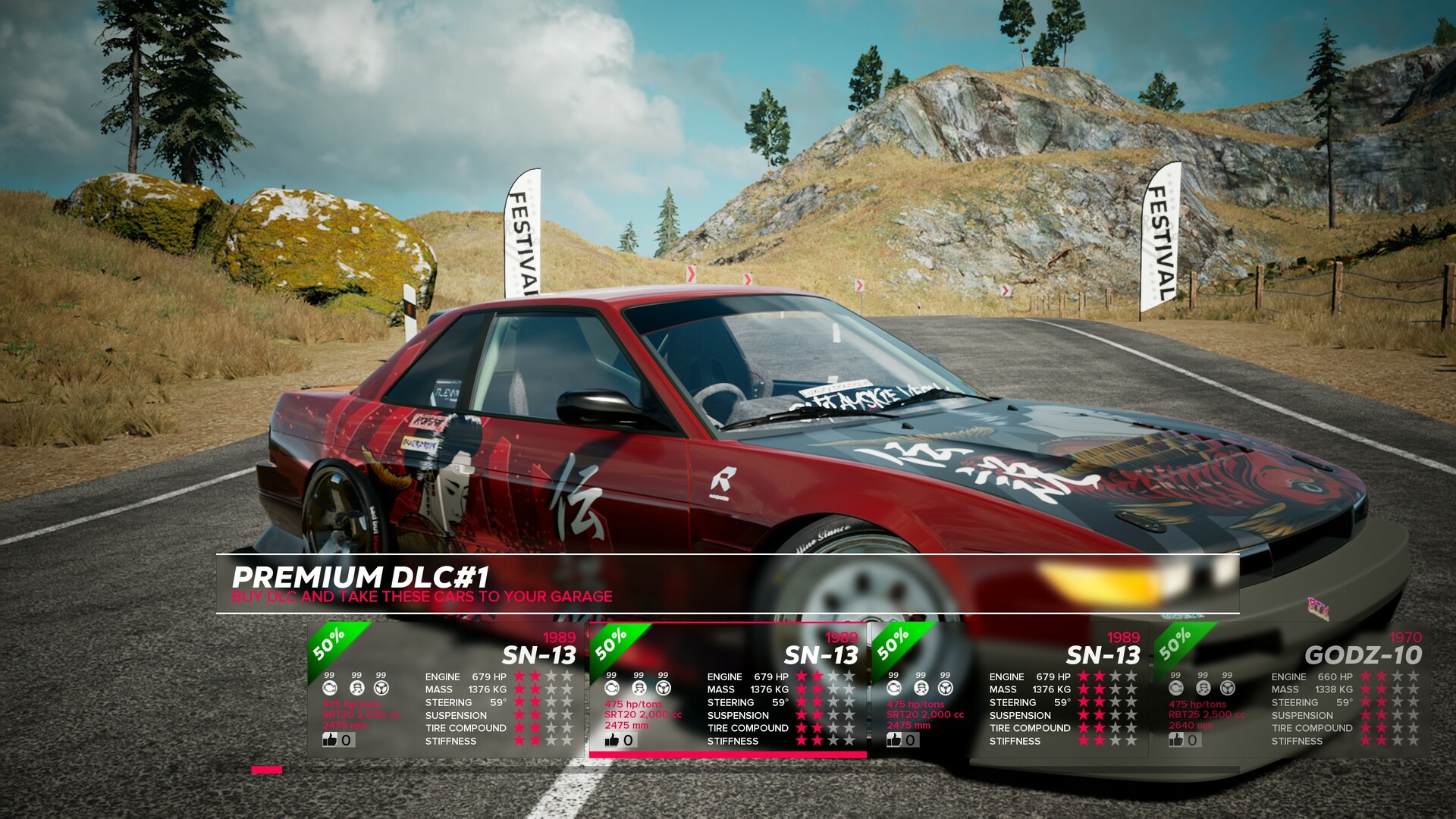
Task: Select the steering wheel icon on the GODZ-10 card
Action: [x=1227, y=687]
